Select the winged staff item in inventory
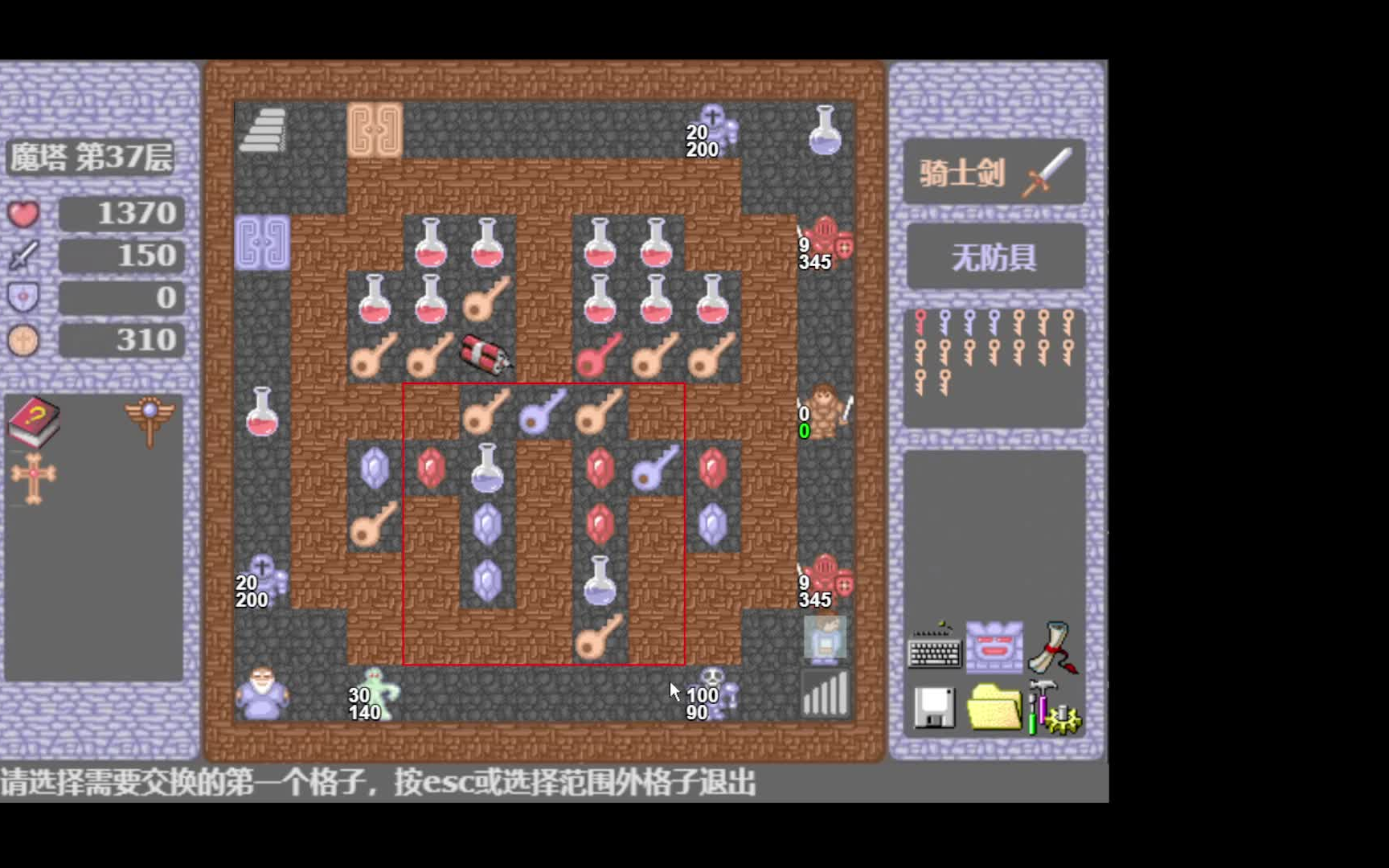The width and height of the screenshot is (1389, 868). 150,418
